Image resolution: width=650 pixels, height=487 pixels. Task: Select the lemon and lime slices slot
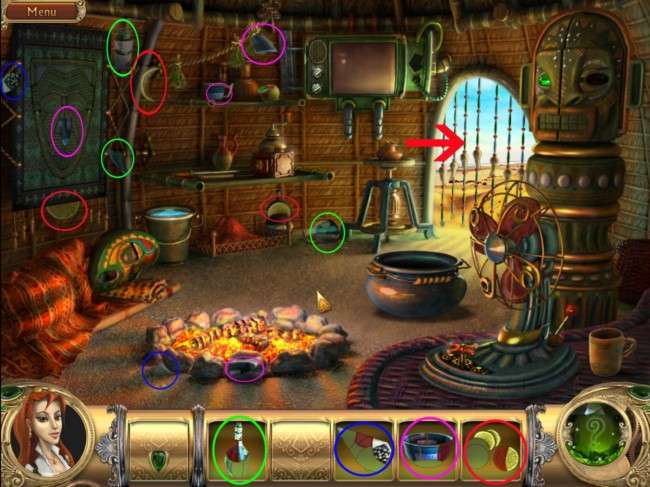point(492,449)
